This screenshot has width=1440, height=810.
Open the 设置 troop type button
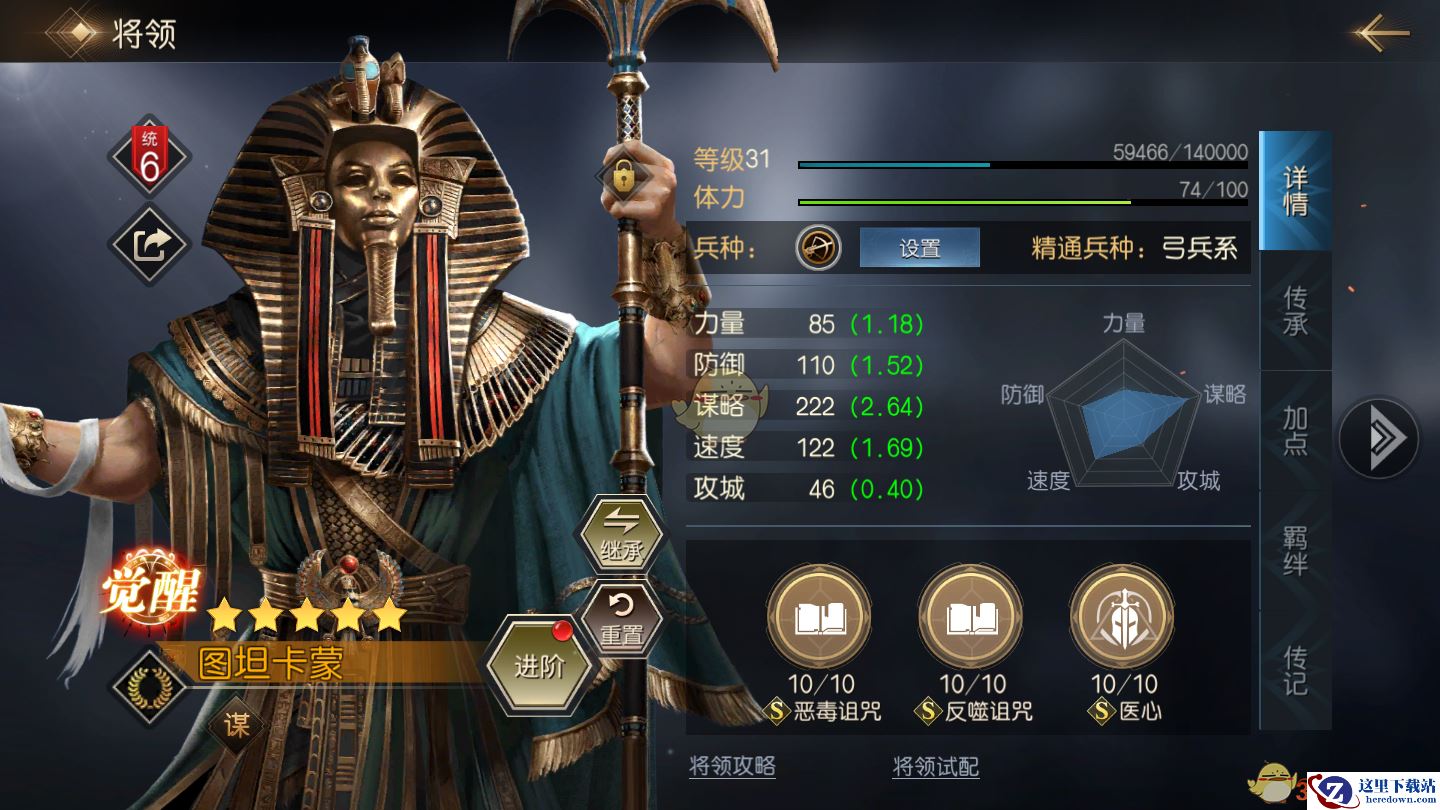pos(919,248)
